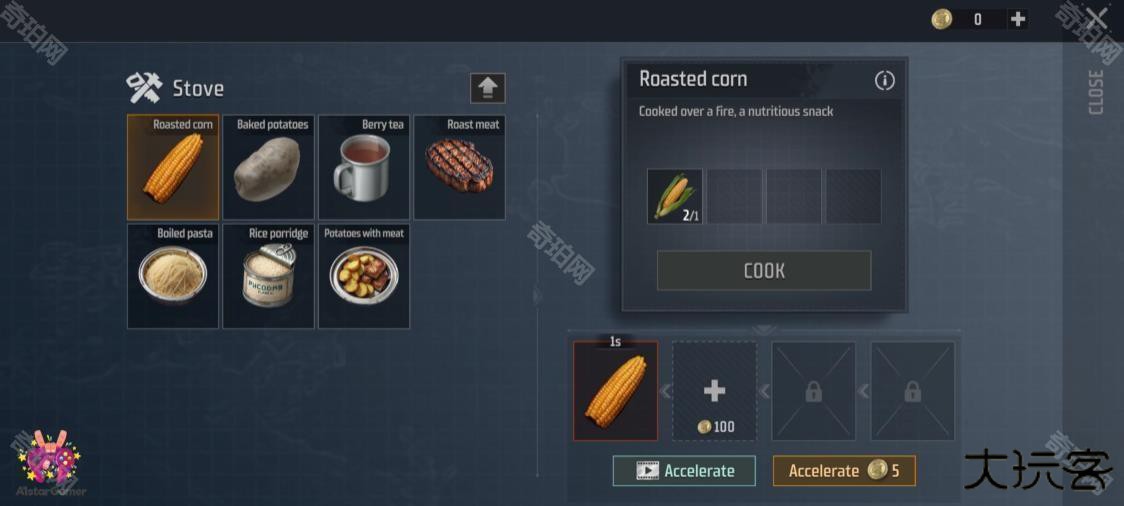This screenshot has height=506, width=1124.
Task: Select the roasted corn in cooking queue
Action: tap(615, 391)
